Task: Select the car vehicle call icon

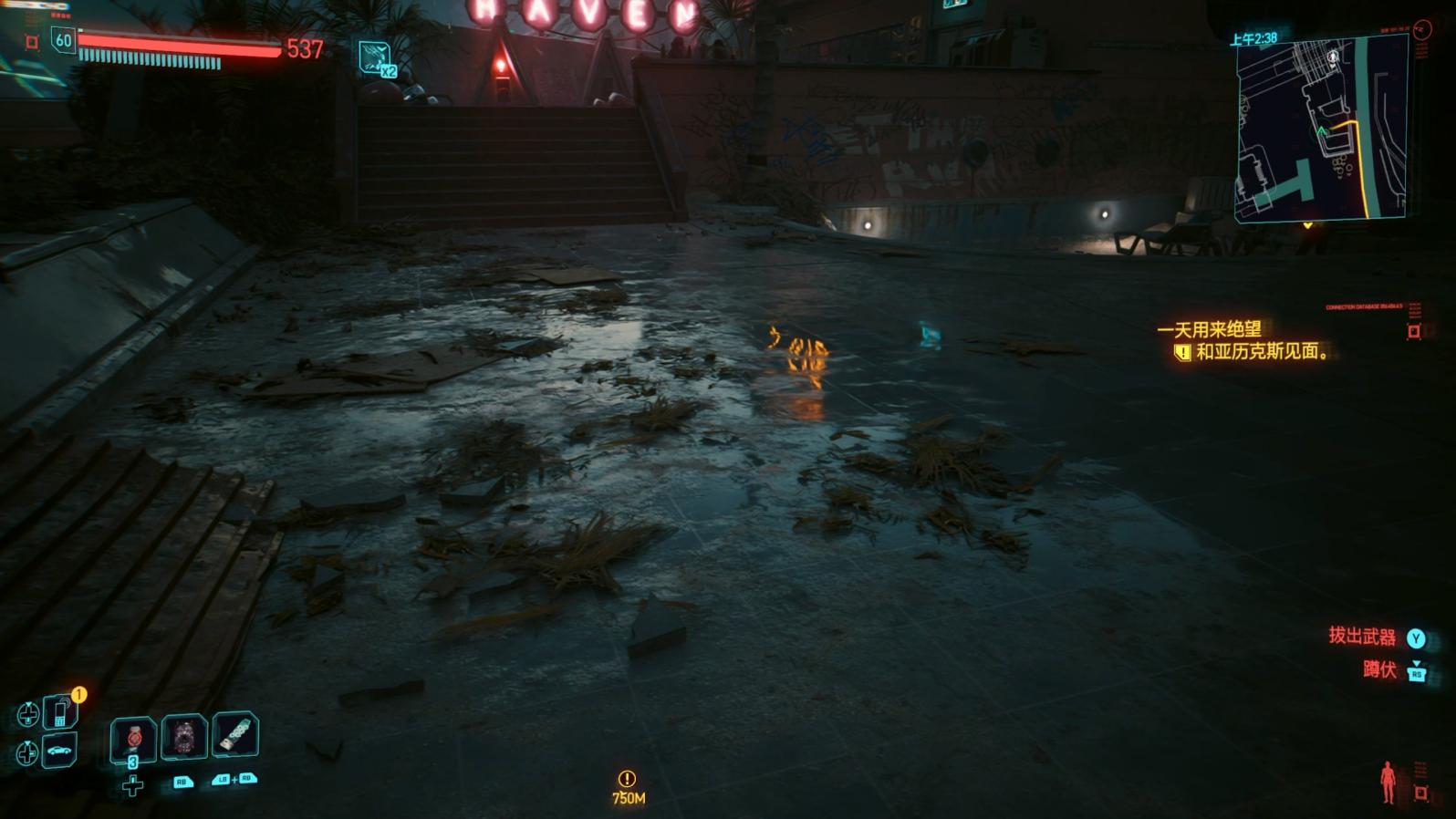Action: (60, 751)
